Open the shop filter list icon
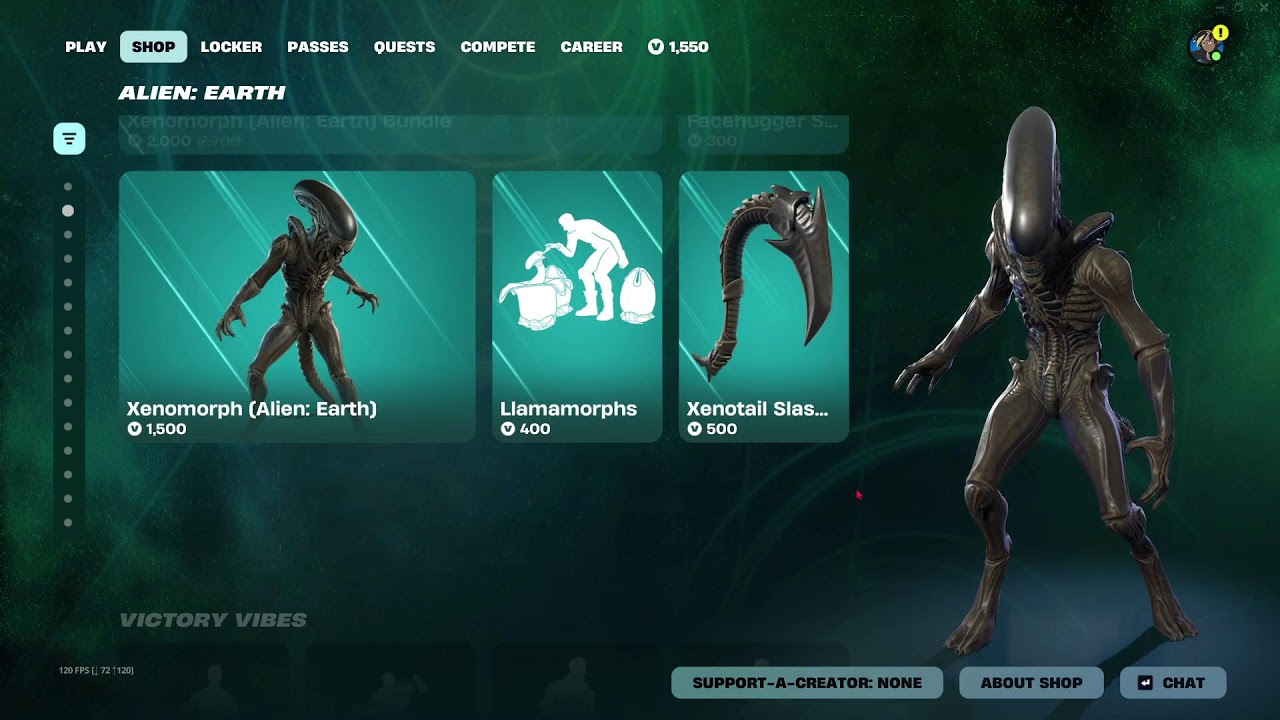 (69, 139)
